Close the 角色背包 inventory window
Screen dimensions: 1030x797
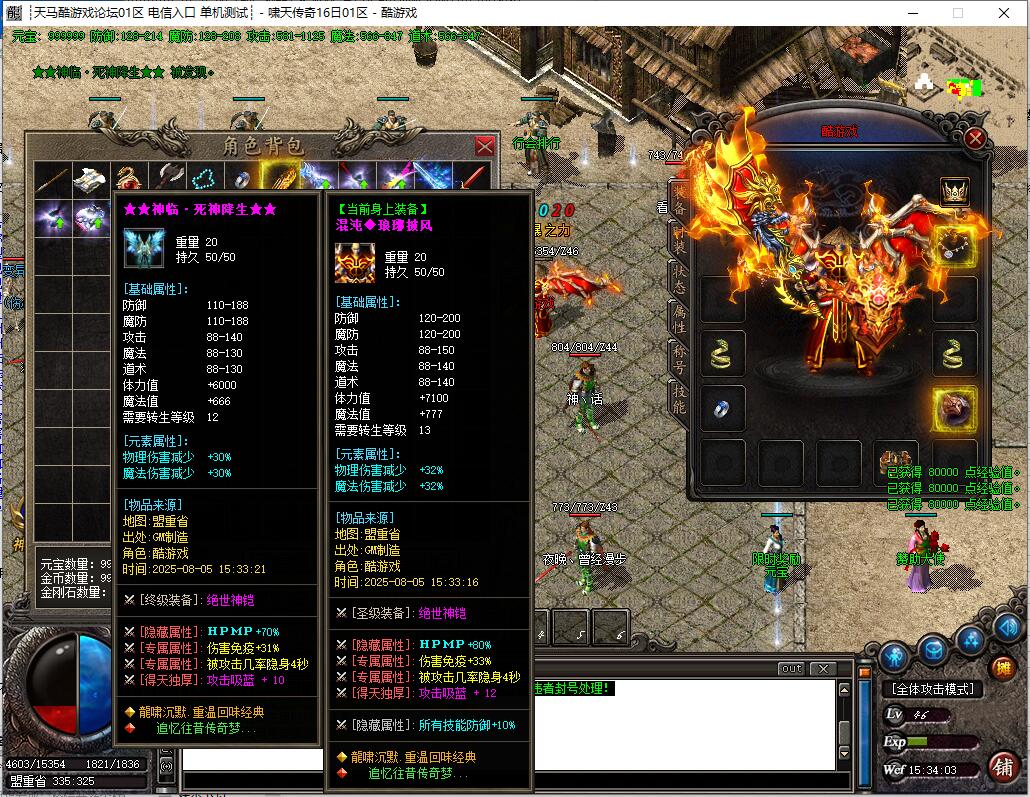click(x=485, y=146)
